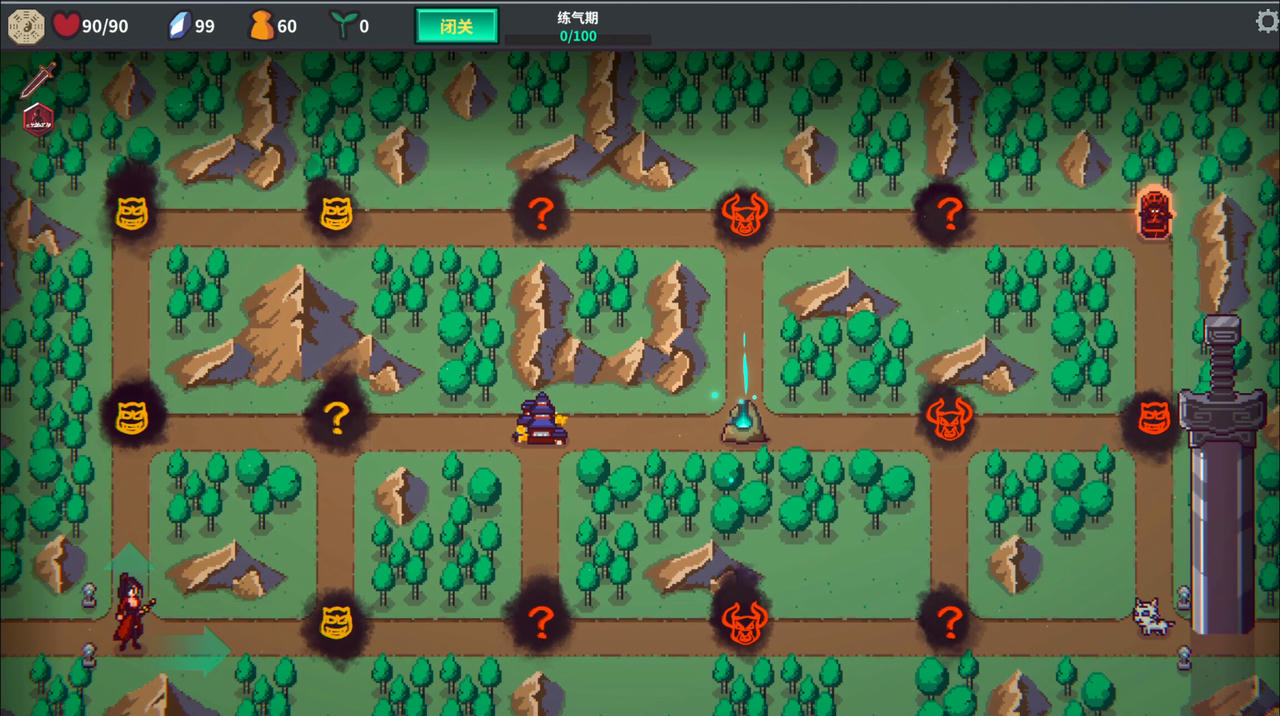Select the yellow question mark map node
The width and height of the screenshot is (1280, 716).
(x=336, y=418)
